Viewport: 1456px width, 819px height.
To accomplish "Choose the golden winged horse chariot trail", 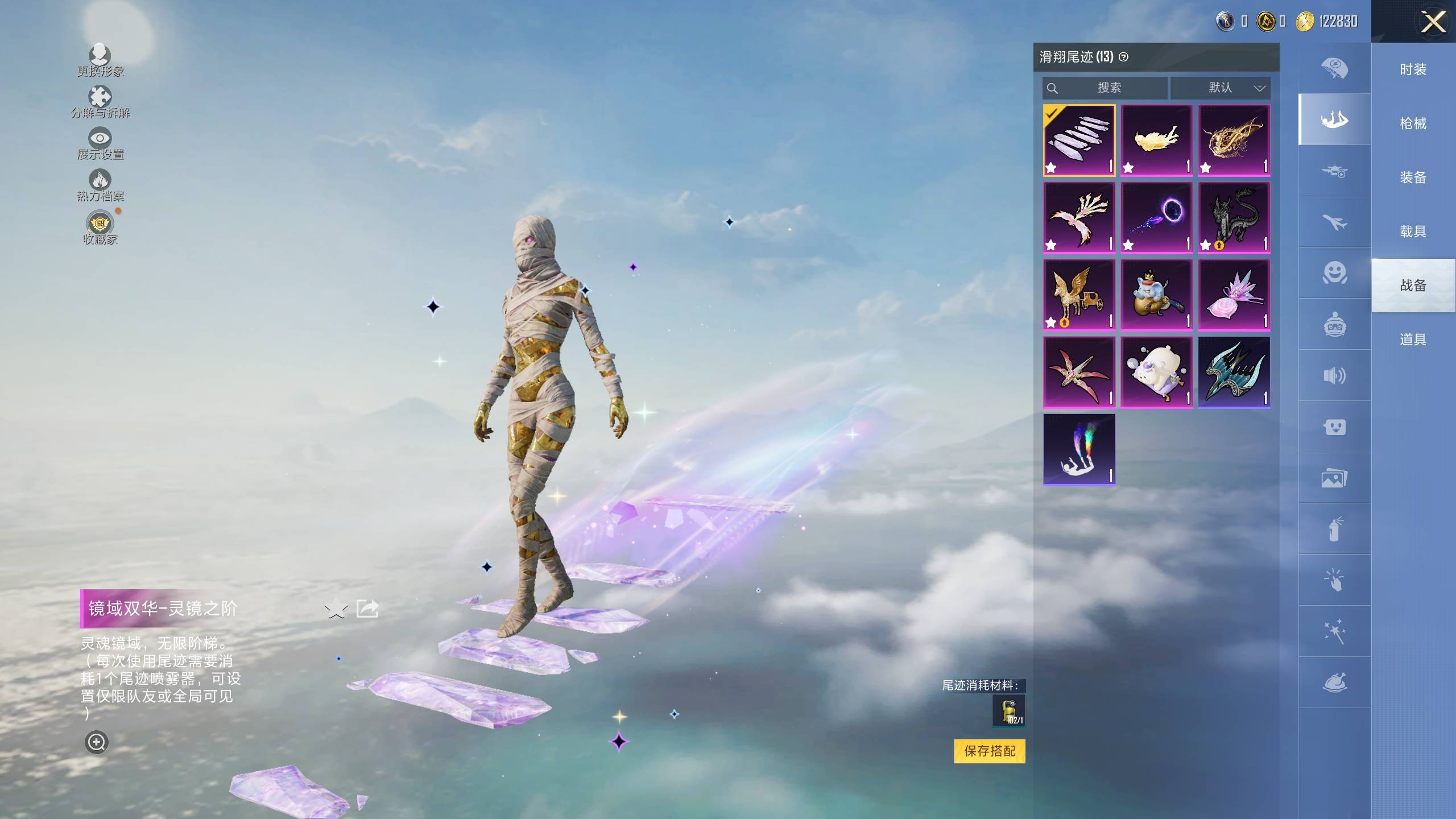I will [x=1079, y=295].
